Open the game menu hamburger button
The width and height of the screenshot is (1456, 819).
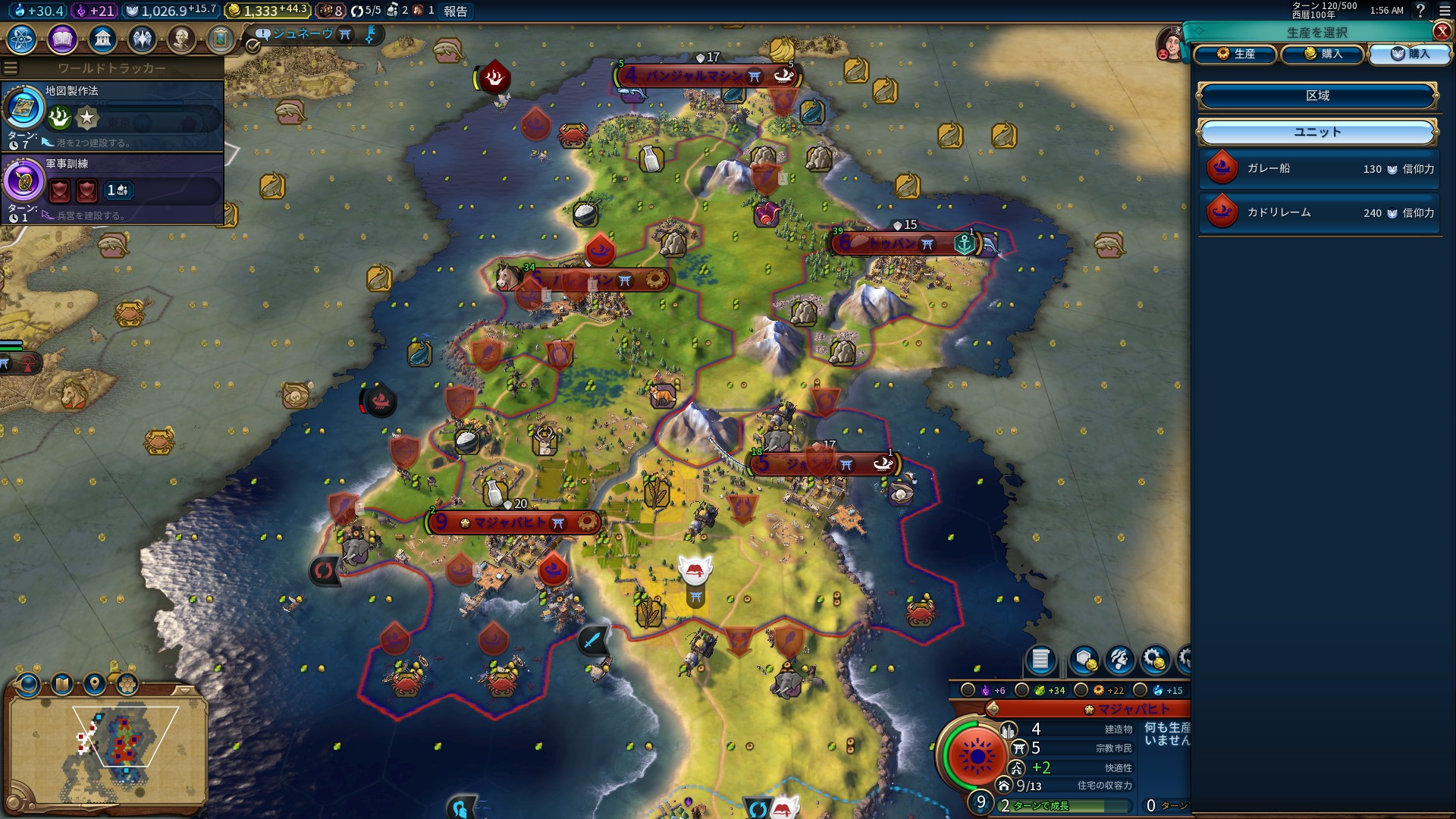pos(1445,11)
